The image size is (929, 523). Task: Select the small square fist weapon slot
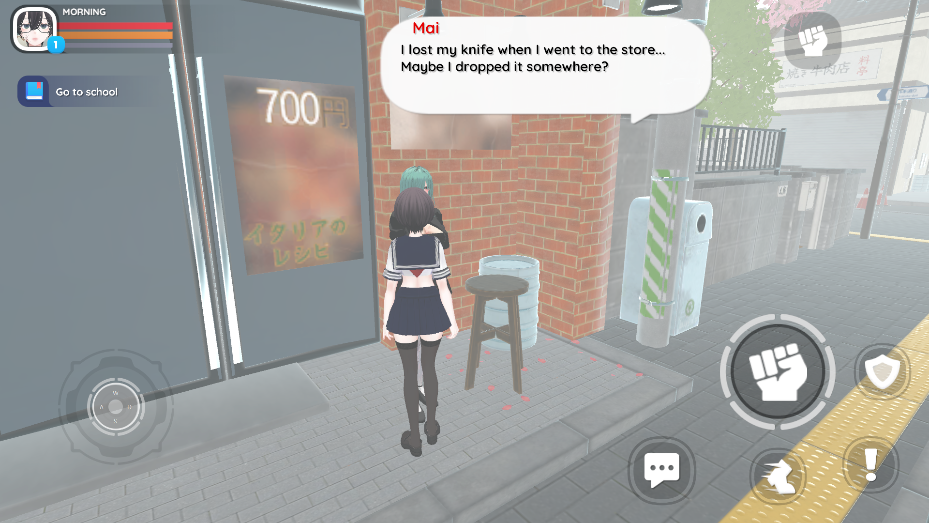tap(812, 40)
